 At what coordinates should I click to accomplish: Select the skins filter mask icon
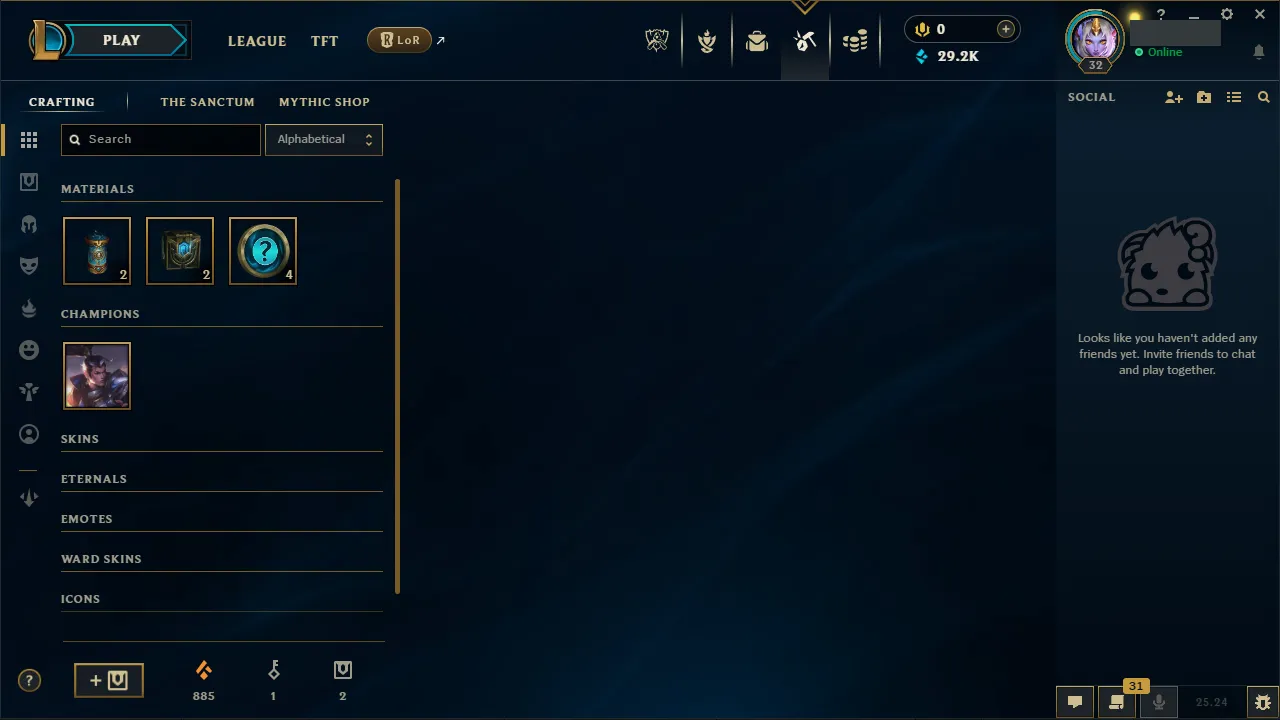(29, 265)
